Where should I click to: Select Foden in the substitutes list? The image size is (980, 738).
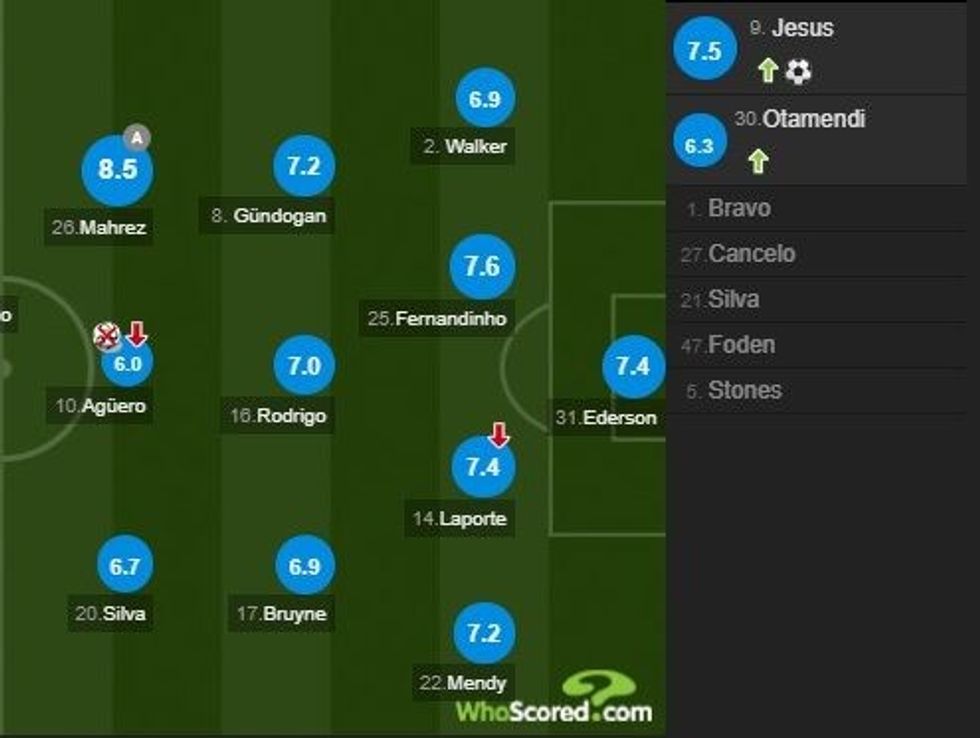click(741, 345)
